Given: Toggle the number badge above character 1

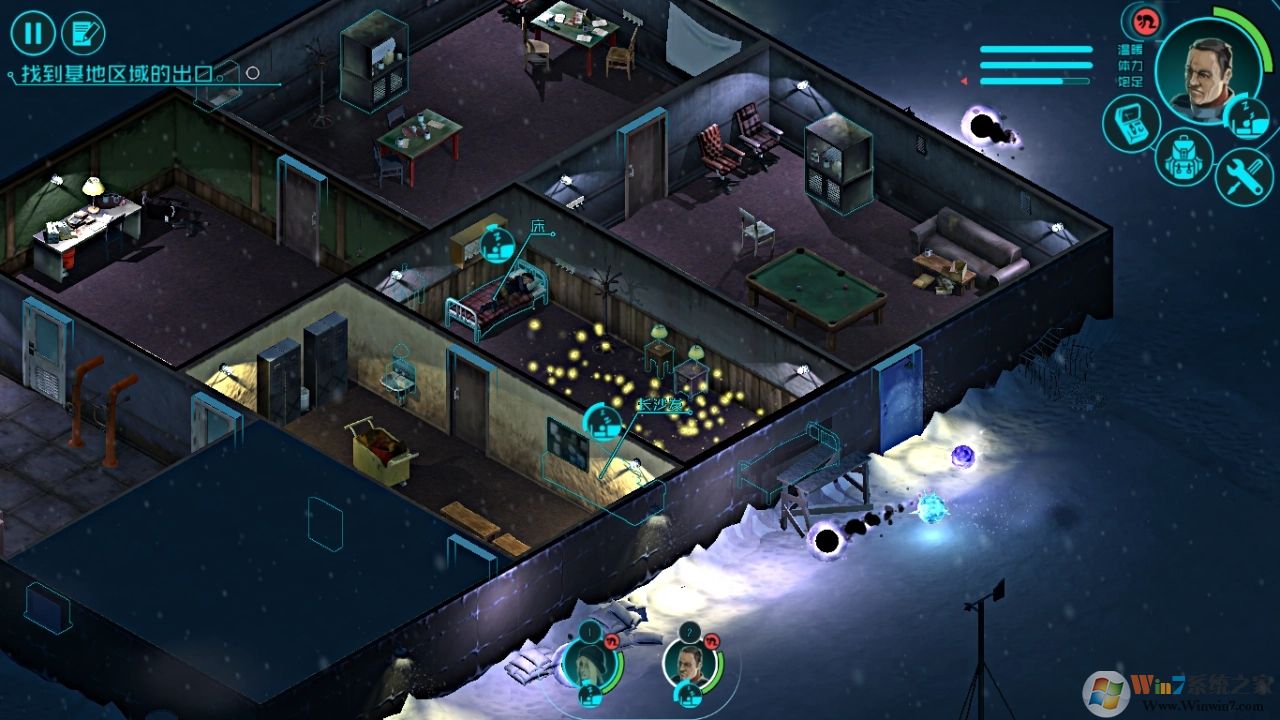Looking at the screenshot, I should click(x=589, y=631).
